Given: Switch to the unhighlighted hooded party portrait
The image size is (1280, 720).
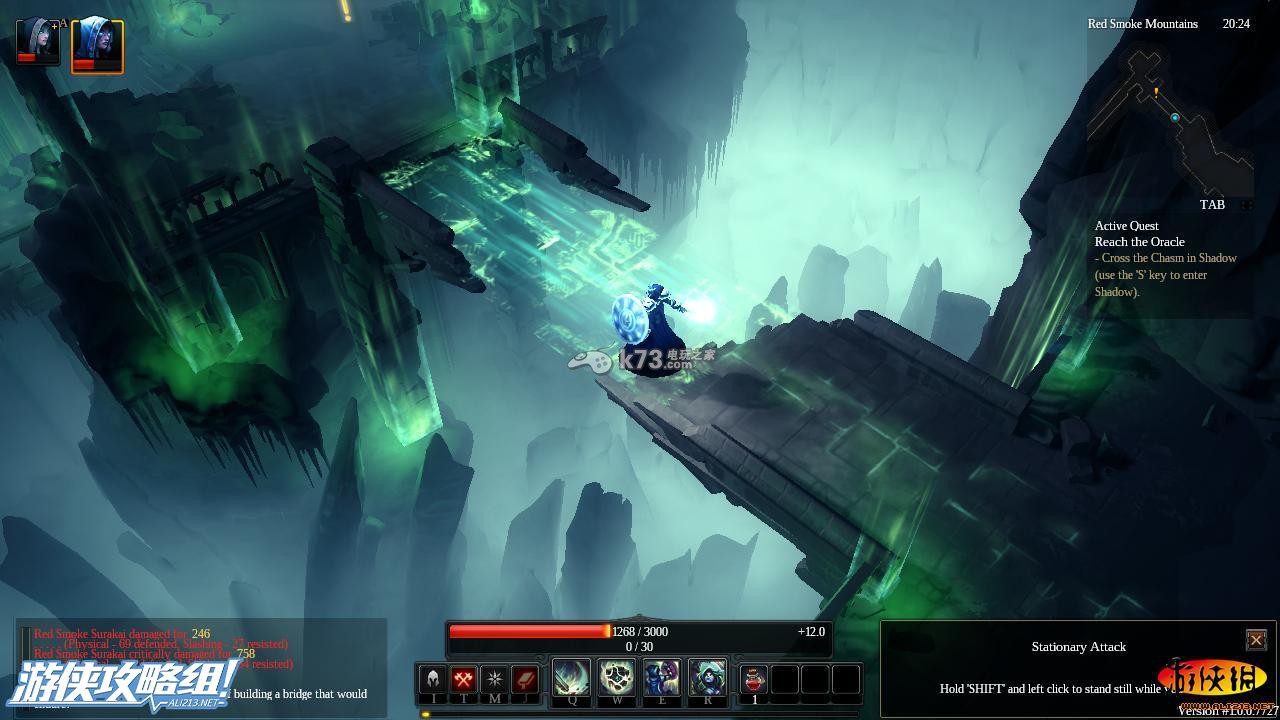Looking at the screenshot, I should click(38, 41).
